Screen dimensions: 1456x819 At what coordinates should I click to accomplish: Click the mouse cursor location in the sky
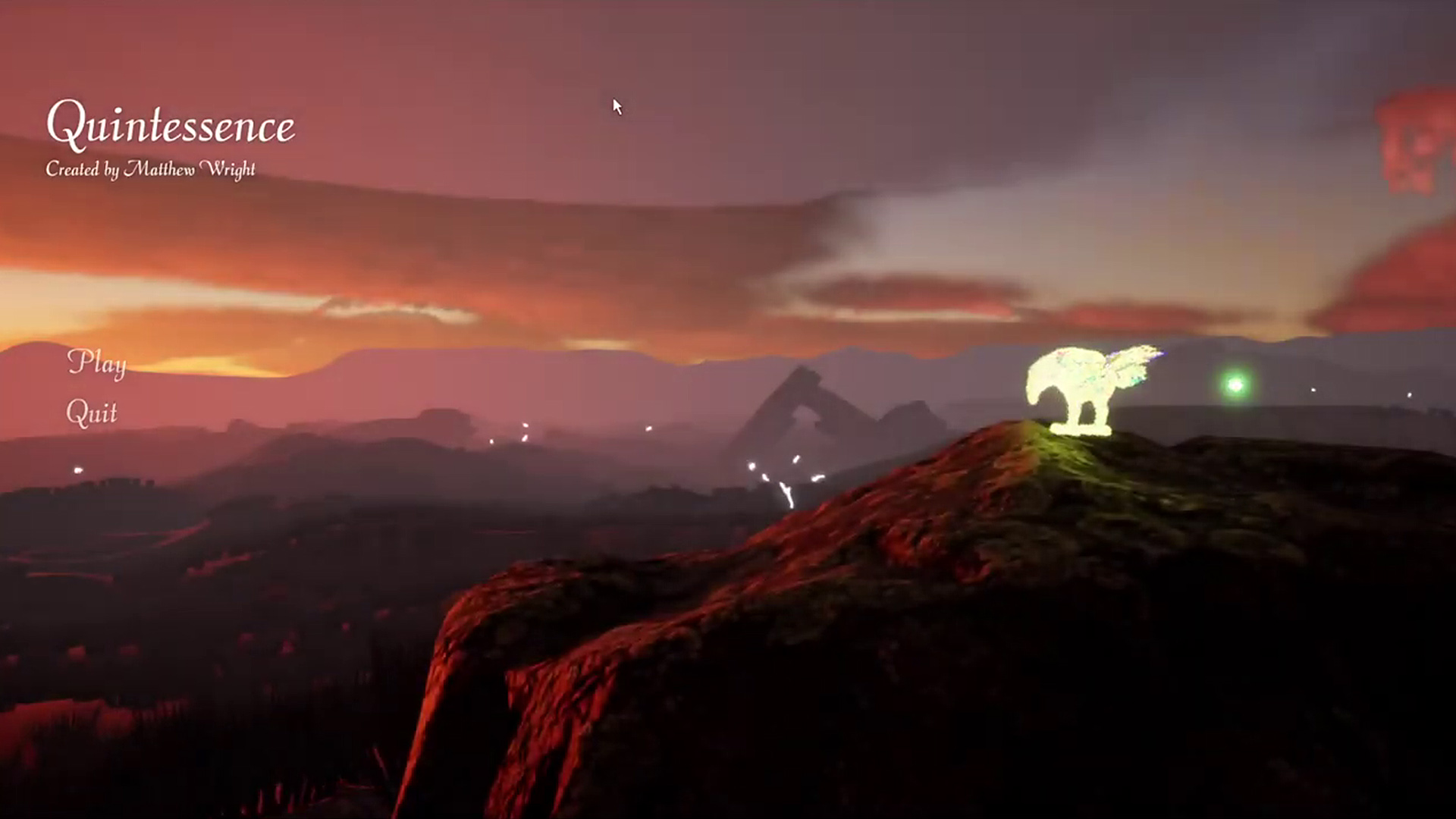click(x=616, y=106)
